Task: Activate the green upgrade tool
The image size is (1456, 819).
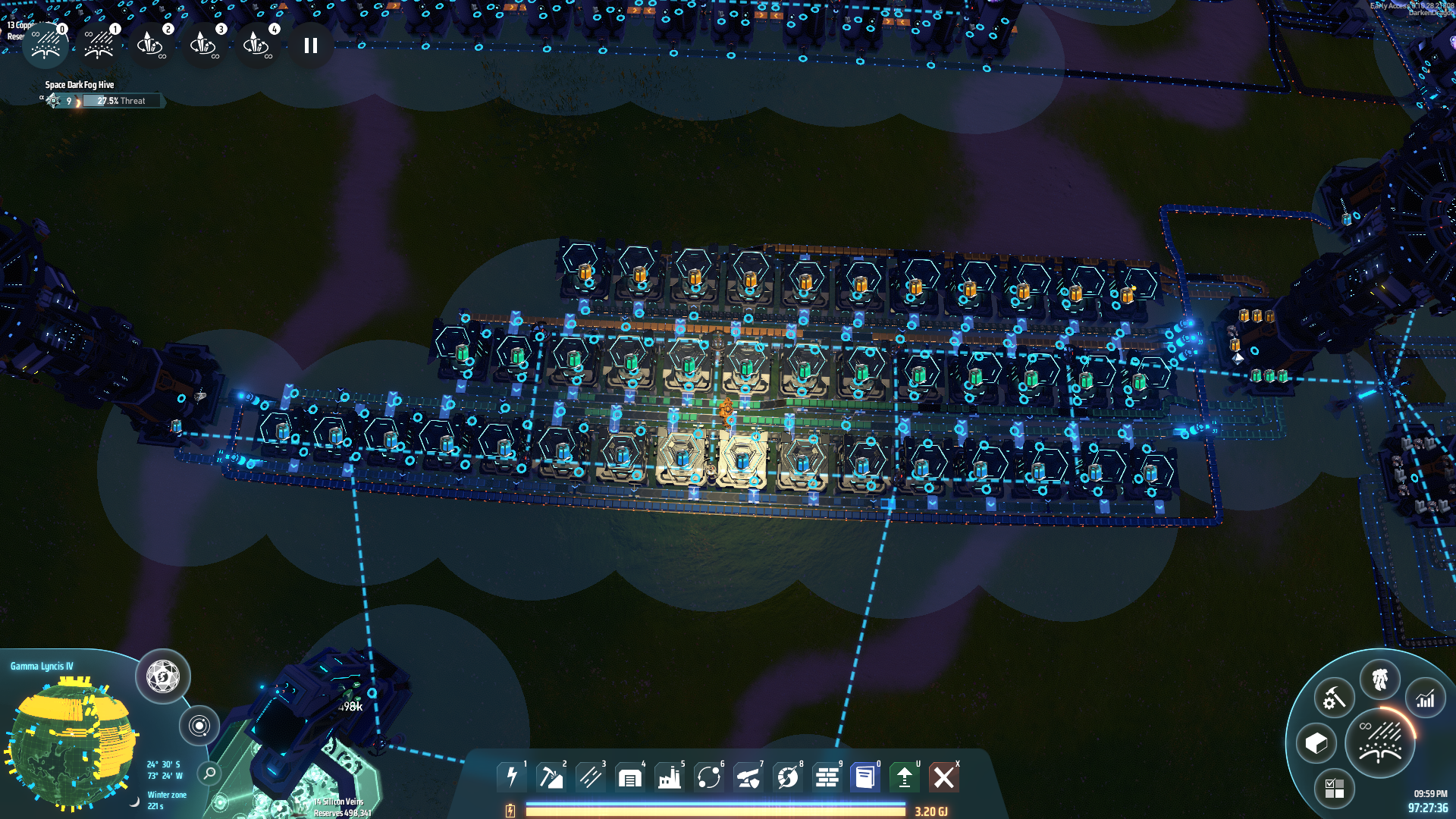Action: [x=905, y=777]
